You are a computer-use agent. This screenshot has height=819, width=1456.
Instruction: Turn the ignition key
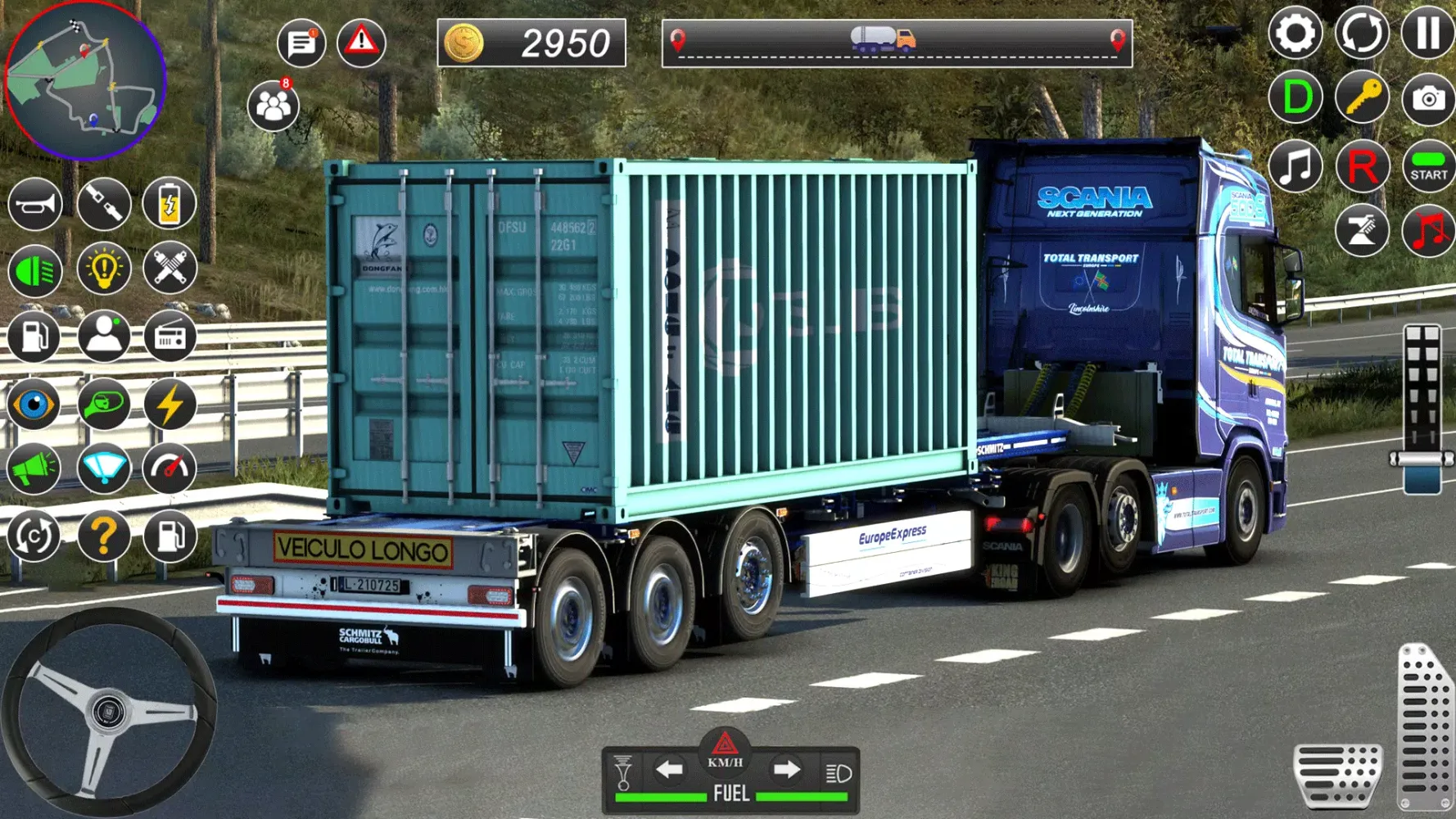tap(1362, 98)
